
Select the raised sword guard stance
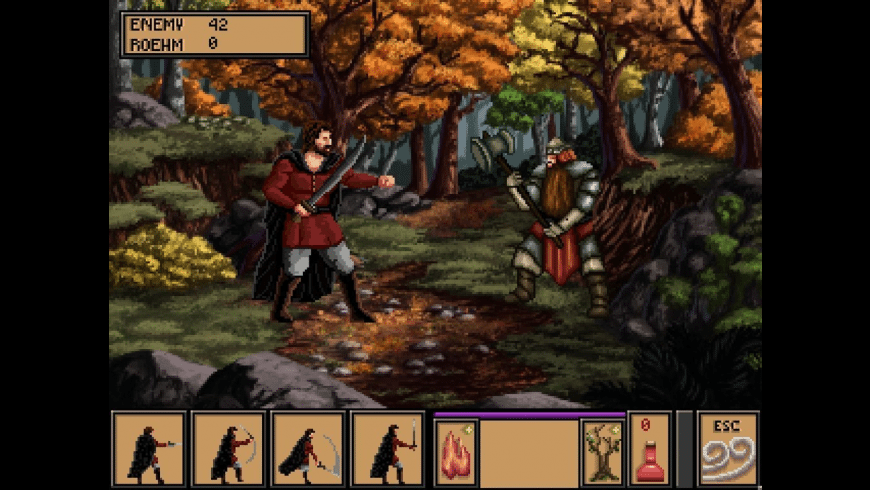[x=388, y=448]
